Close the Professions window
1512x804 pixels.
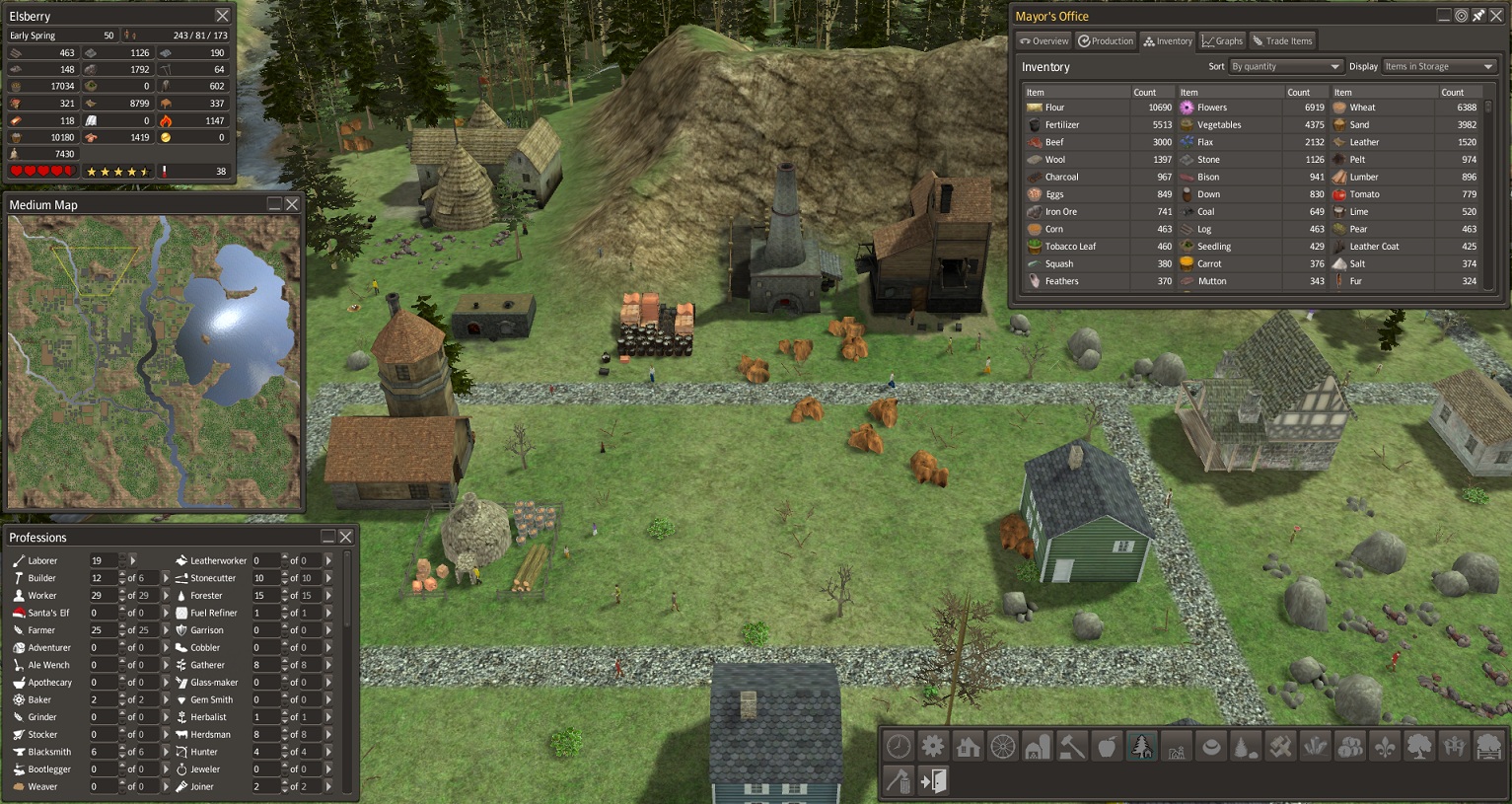click(346, 537)
